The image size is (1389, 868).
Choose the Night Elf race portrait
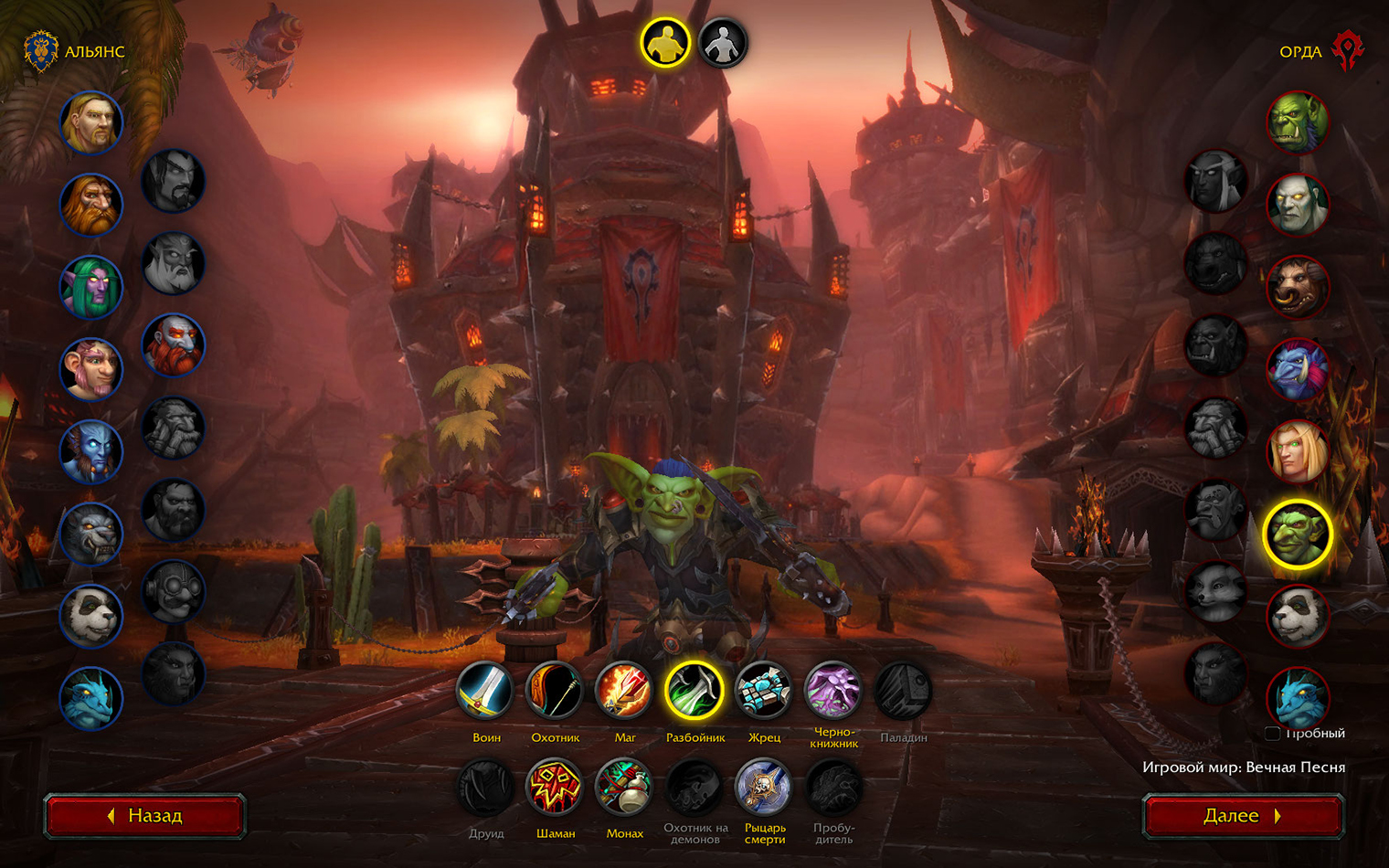pos(91,287)
